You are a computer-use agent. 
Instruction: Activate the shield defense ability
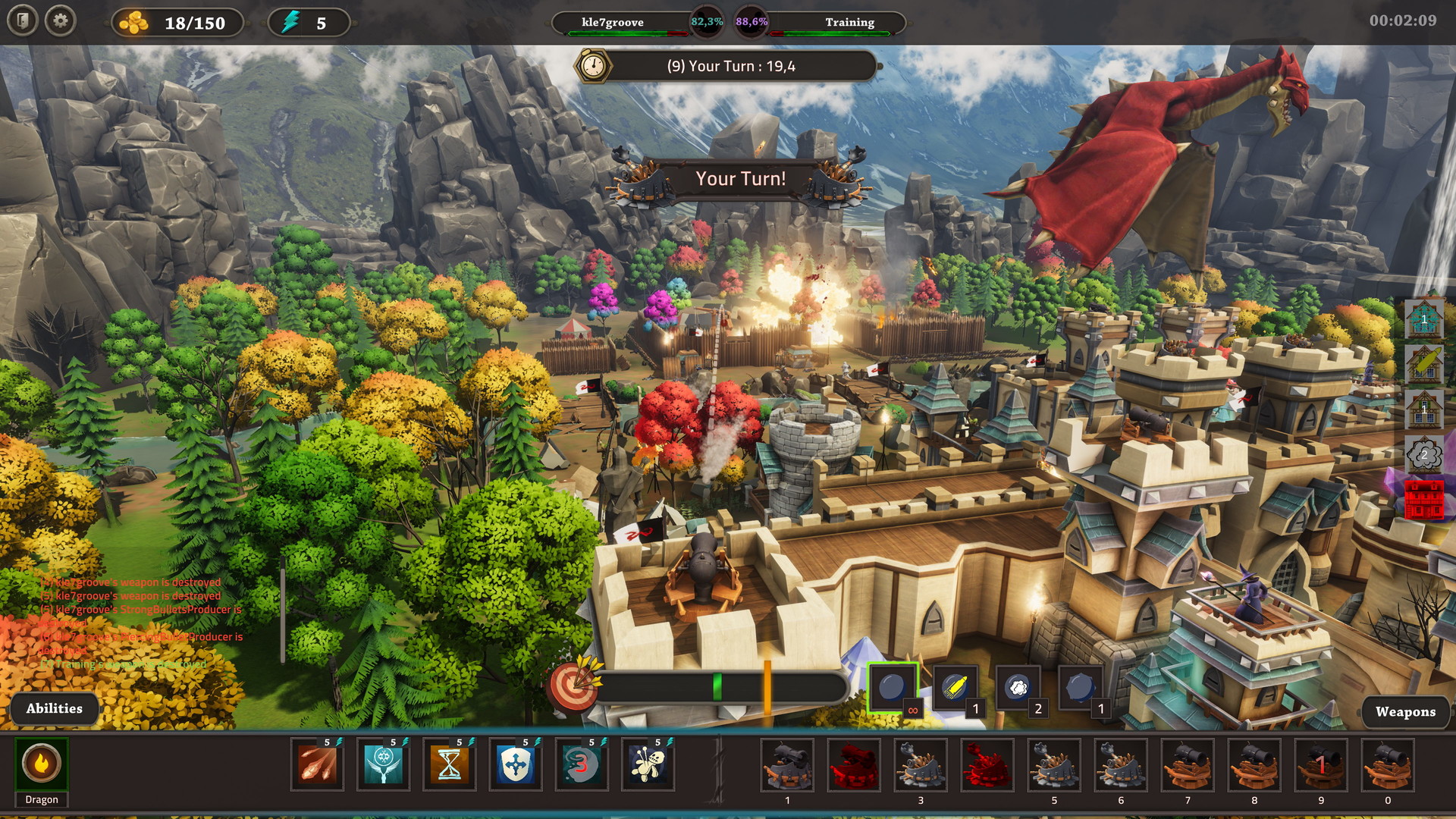click(516, 765)
